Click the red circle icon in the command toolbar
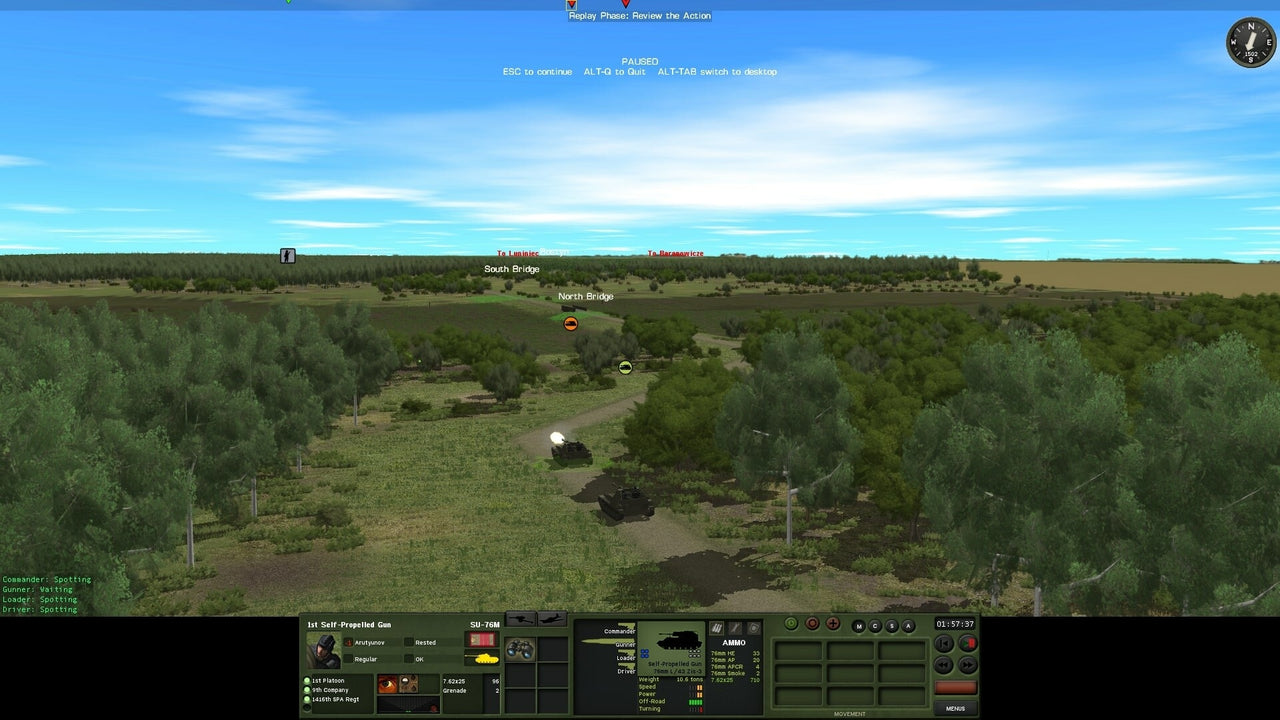This screenshot has width=1280, height=720. (x=812, y=624)
